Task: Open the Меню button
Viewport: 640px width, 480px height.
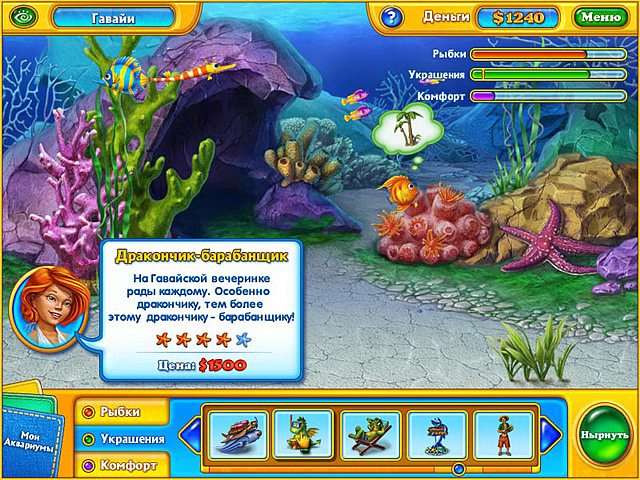Action: (x=600, y=17)
